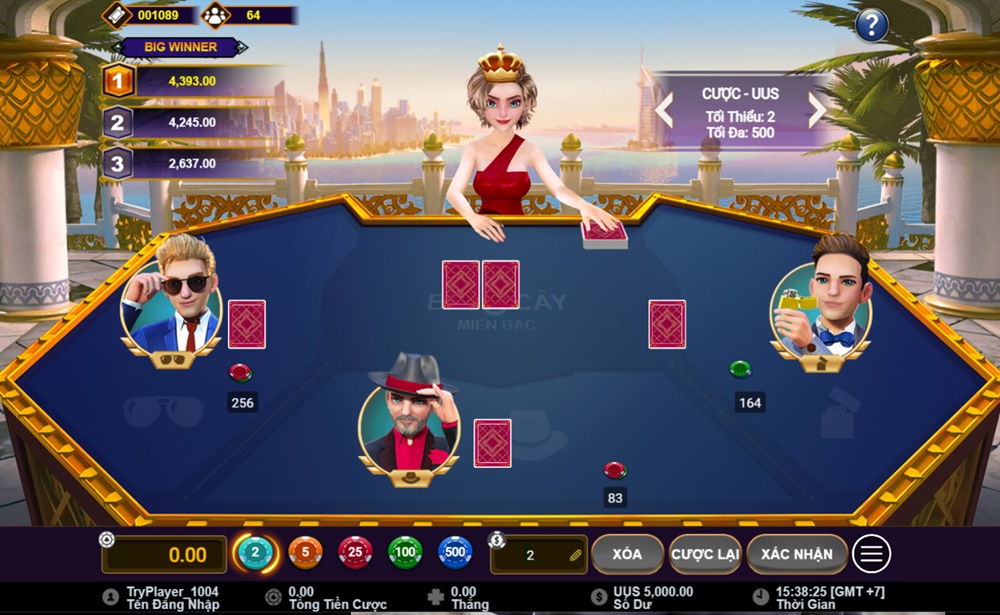
Task: Show the Big Winner leaderboard header
Action: [180, 47]
